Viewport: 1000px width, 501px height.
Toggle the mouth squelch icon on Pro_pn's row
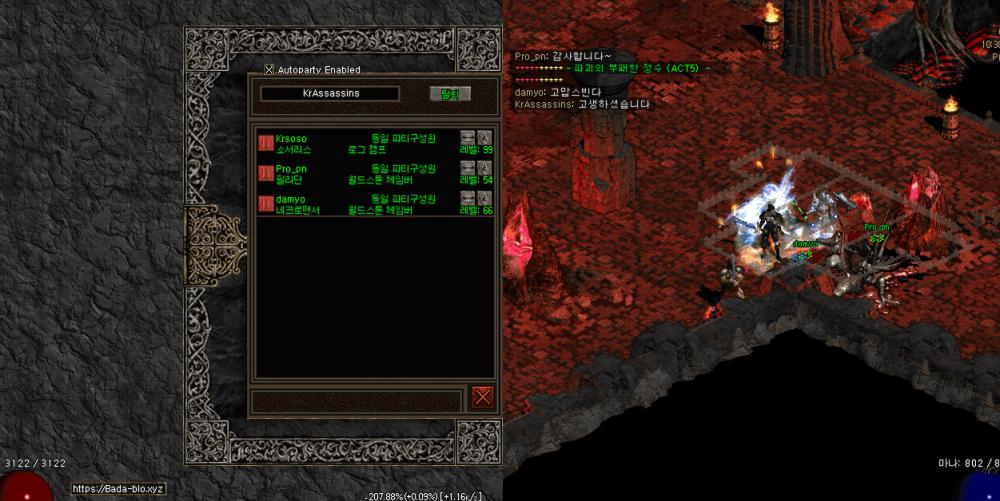coord(467,167)
